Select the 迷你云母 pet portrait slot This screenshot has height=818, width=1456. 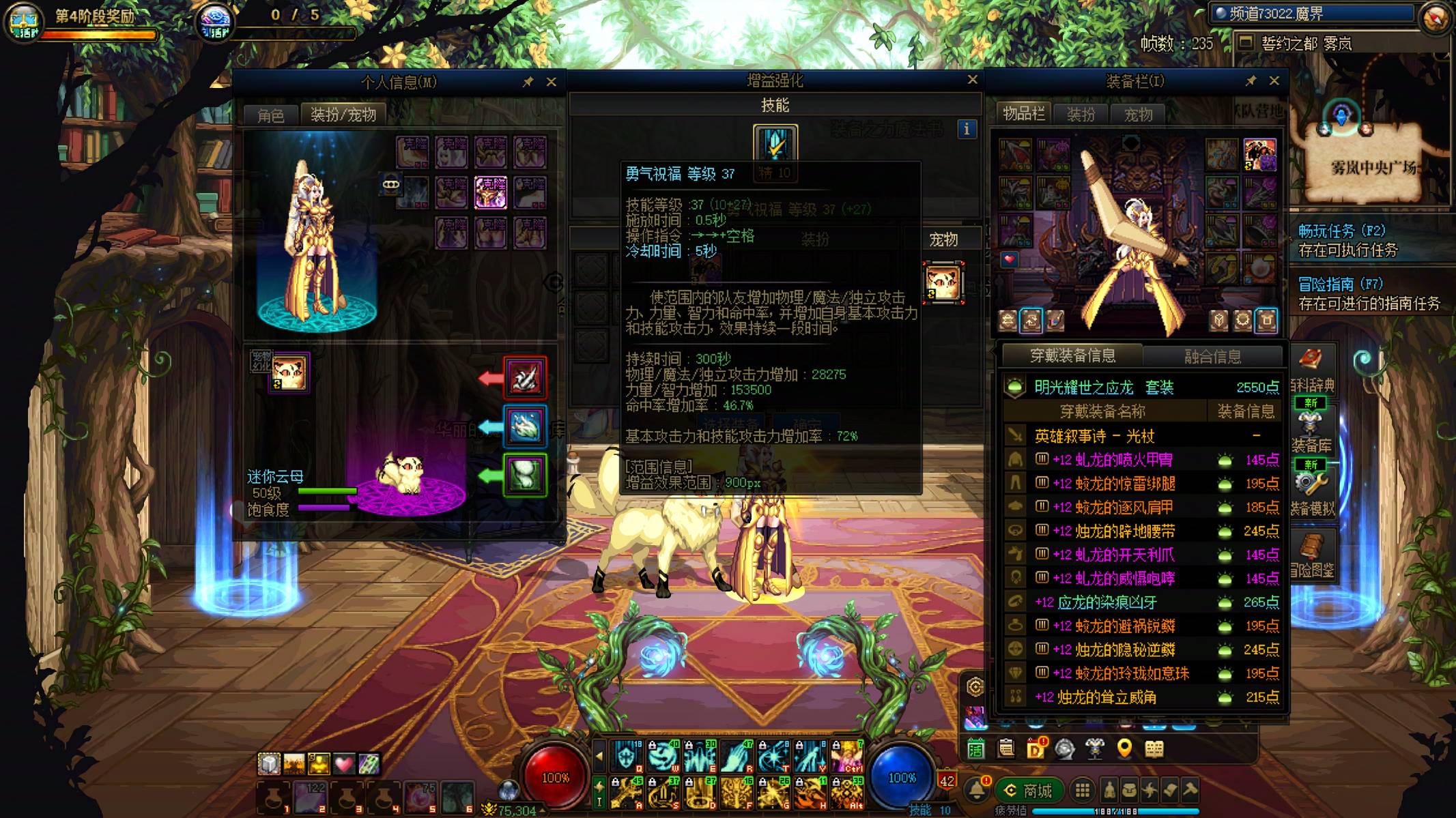(289, 373)
